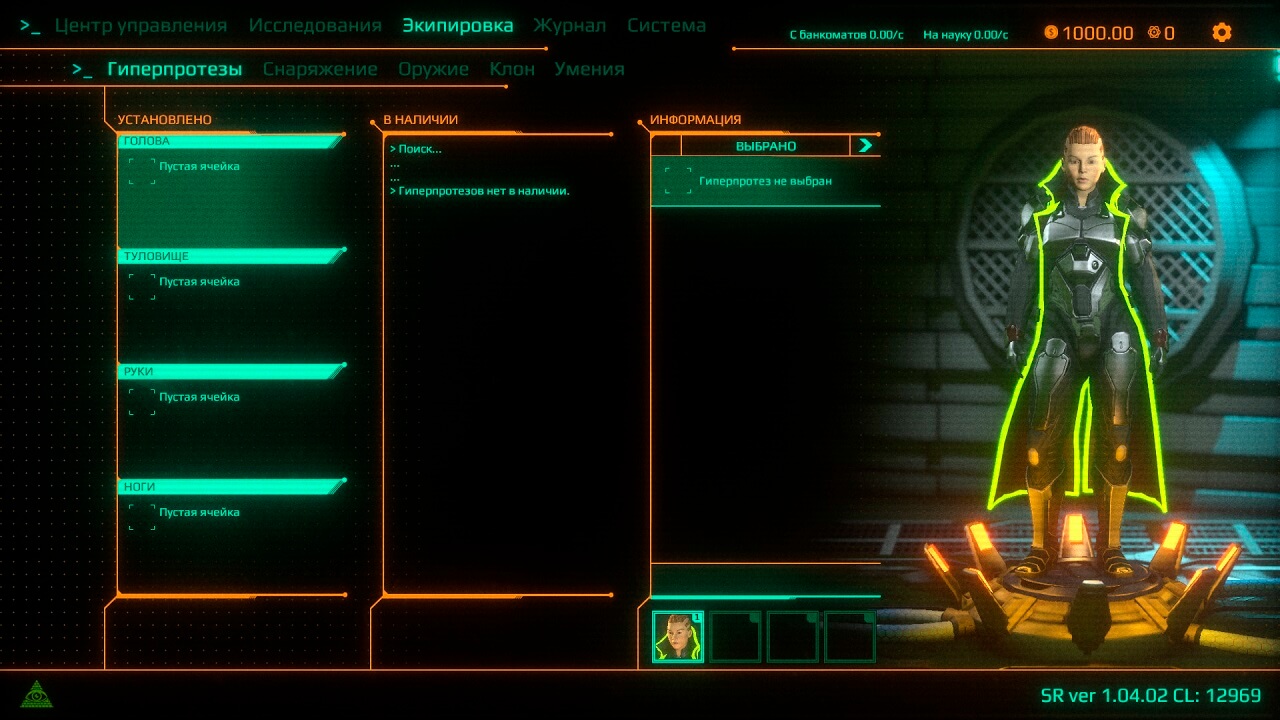Choose the Туловище empty slot
The height and width of the screenshot is (720, 1280).
tap(142, 285)
